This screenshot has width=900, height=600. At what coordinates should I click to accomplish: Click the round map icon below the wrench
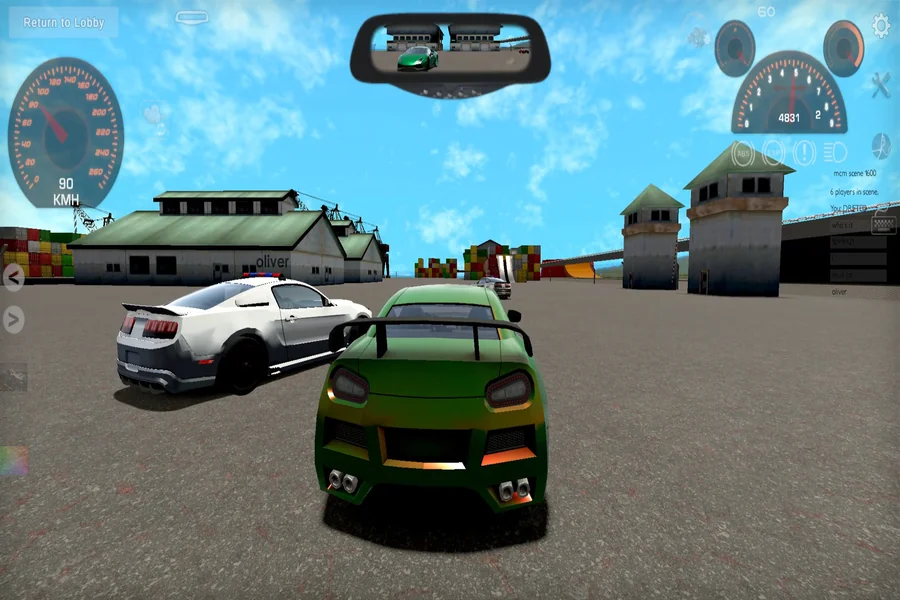[881, 146]
